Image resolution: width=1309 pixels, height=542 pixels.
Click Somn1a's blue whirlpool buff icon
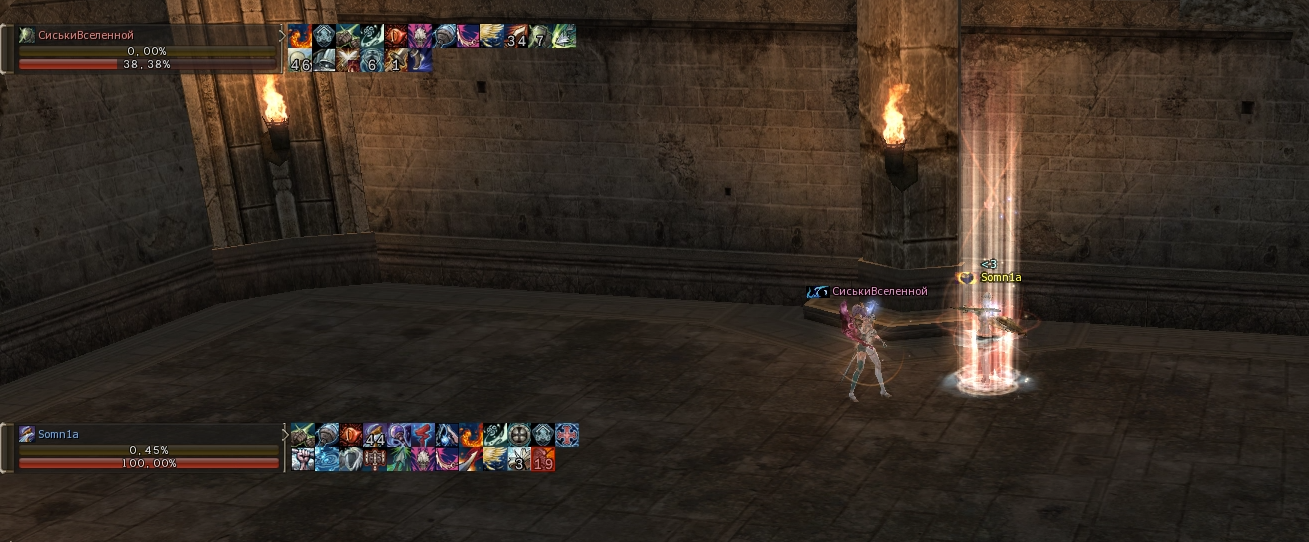[327, 459]
